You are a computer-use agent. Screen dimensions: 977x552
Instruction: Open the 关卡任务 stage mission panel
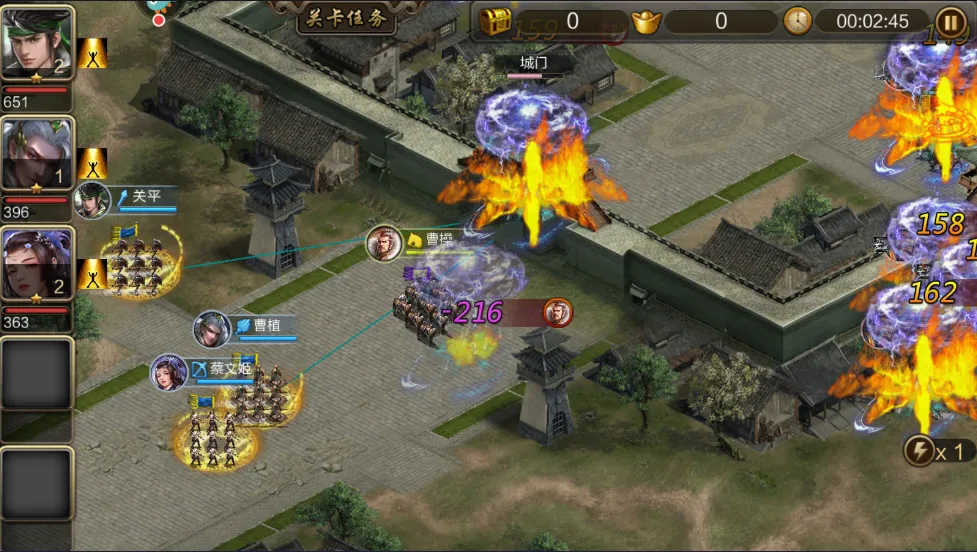pyautogui.click(x=346, y=17)
